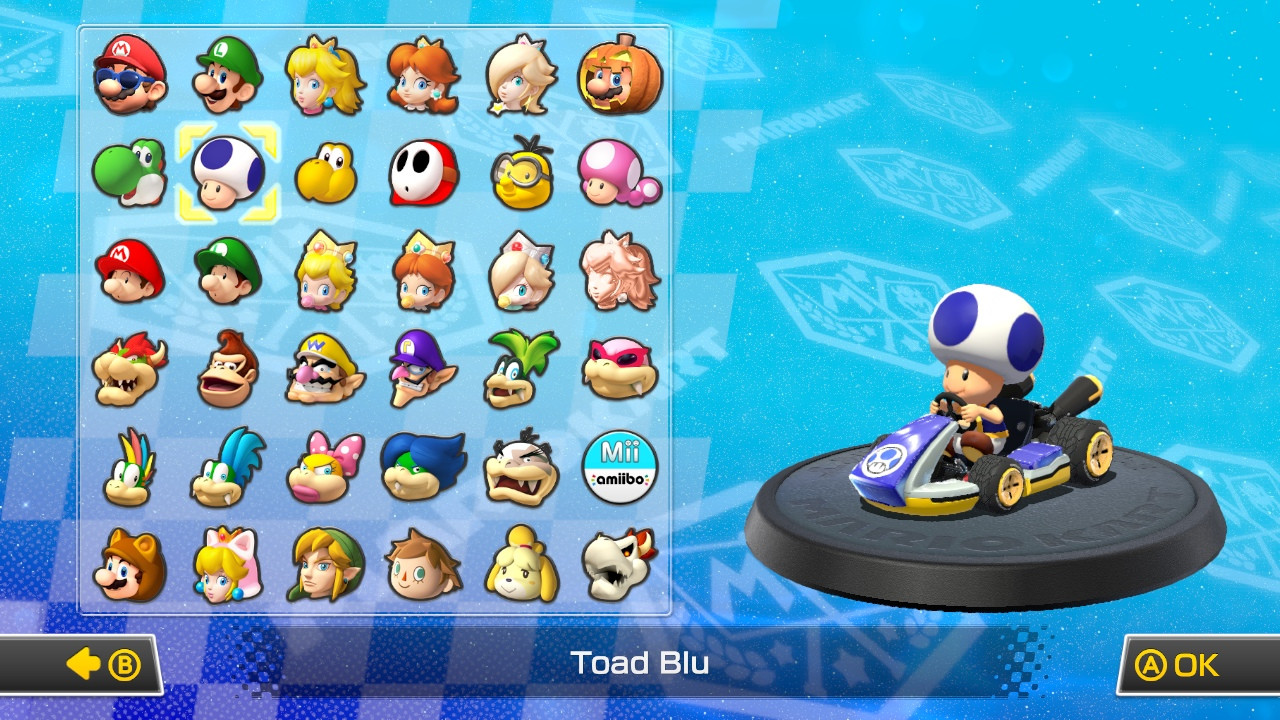Choose Tanooki Mario
The height and width of the screenshot is (720, 1280).
[x=130, y=565]
